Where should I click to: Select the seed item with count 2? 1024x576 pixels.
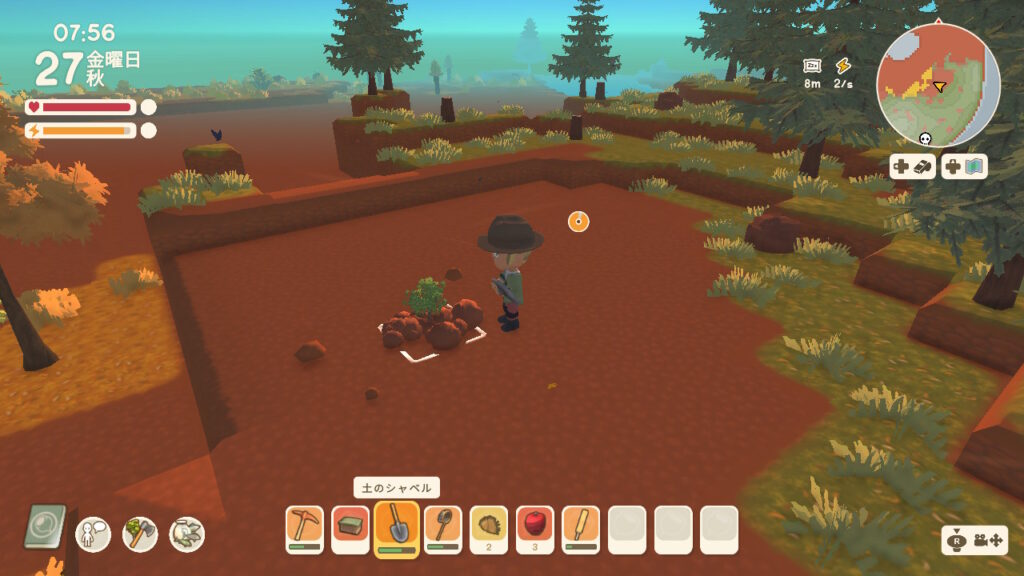[x=489, y=528]
